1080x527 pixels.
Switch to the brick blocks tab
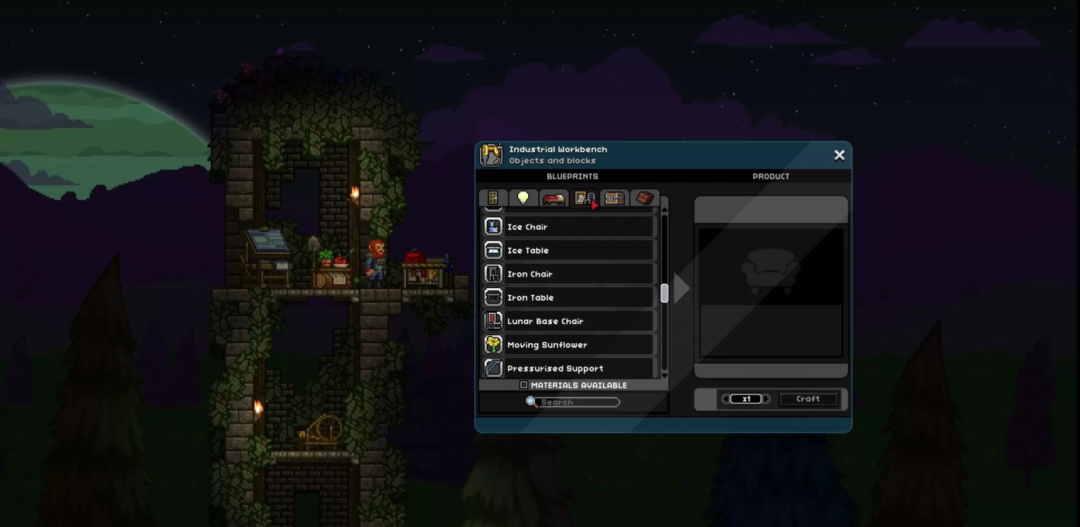click(644, 198)
